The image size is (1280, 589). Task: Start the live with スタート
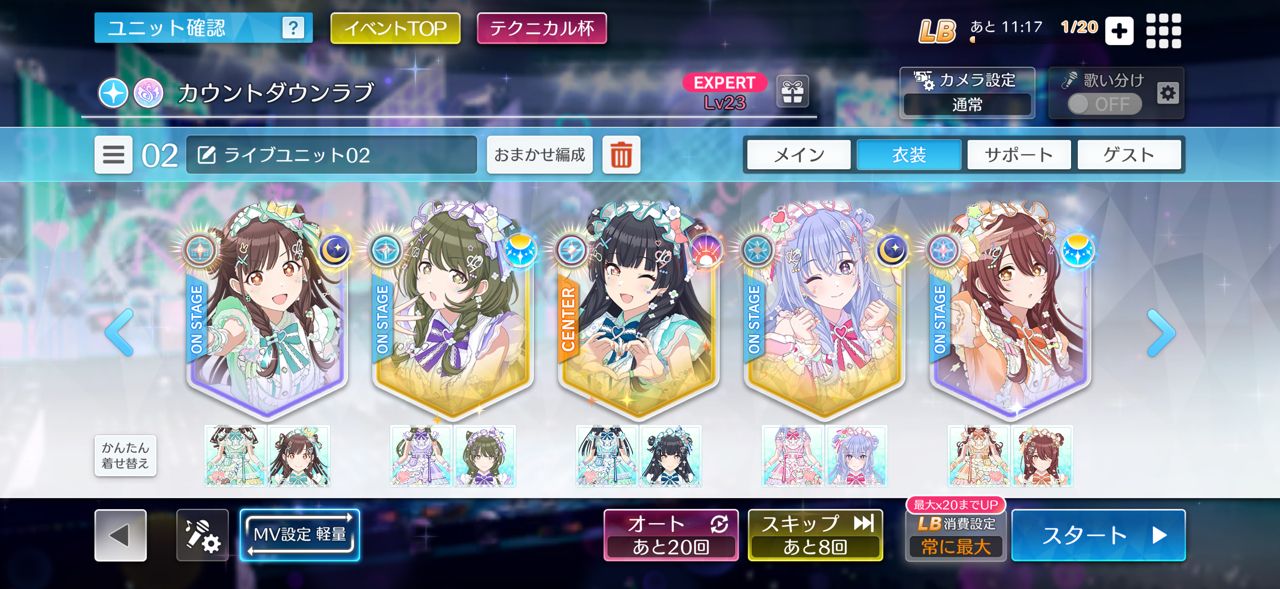pyautogui.click(x=1098, y=535)
